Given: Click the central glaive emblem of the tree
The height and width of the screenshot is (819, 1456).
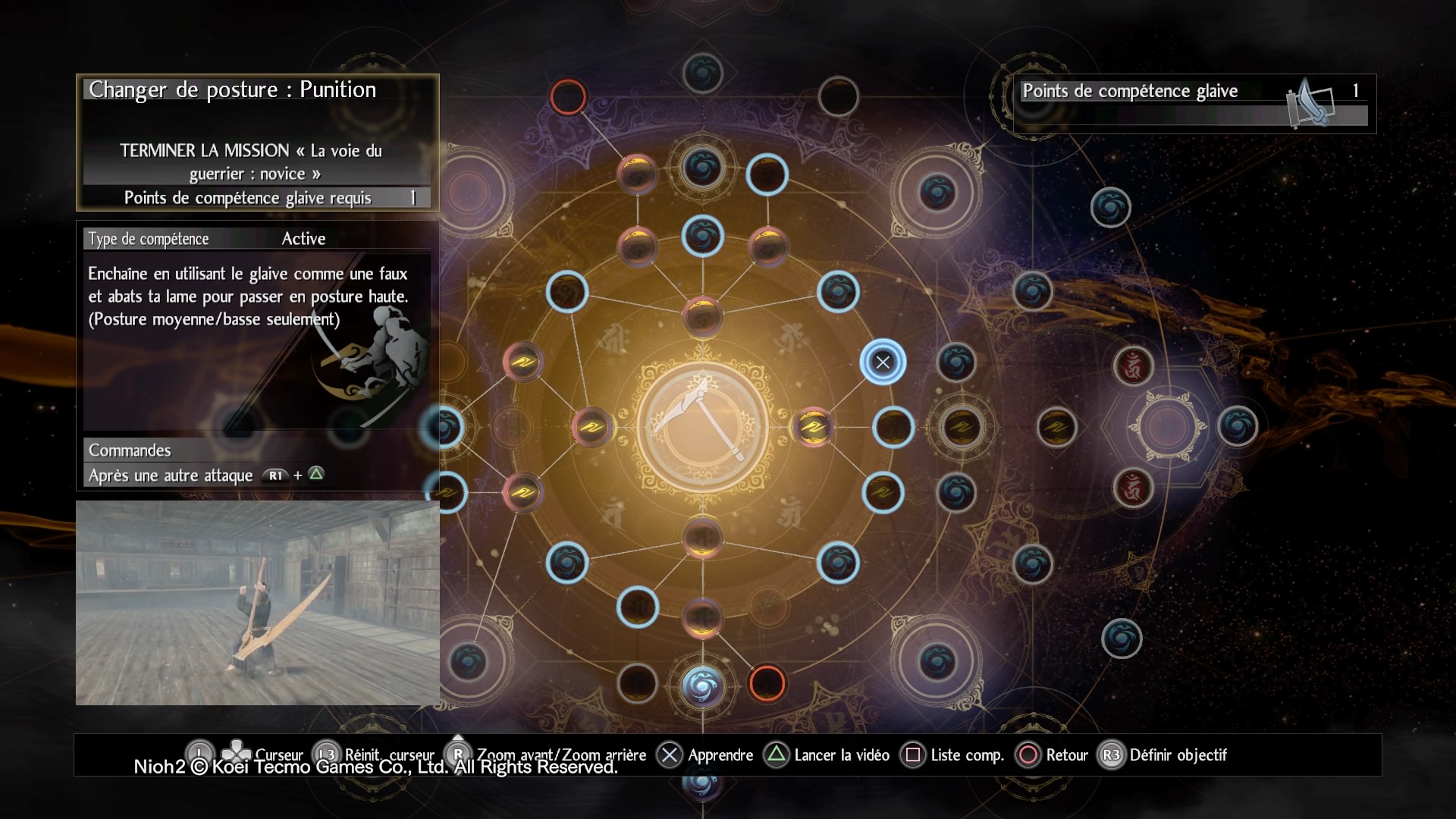Looking at the screenshot, I should tap(702, 425).
